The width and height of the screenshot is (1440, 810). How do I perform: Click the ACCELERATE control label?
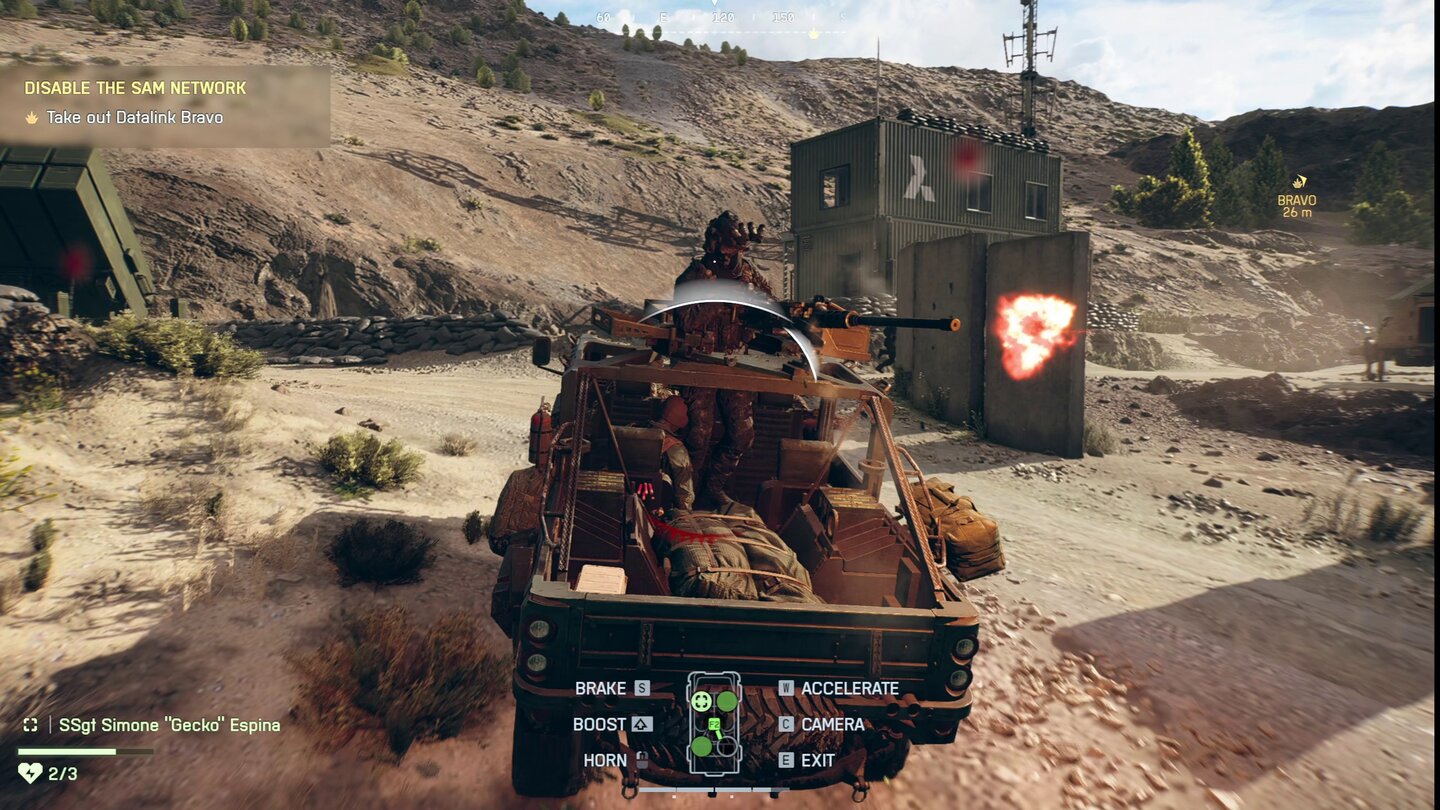click(849, 688)
